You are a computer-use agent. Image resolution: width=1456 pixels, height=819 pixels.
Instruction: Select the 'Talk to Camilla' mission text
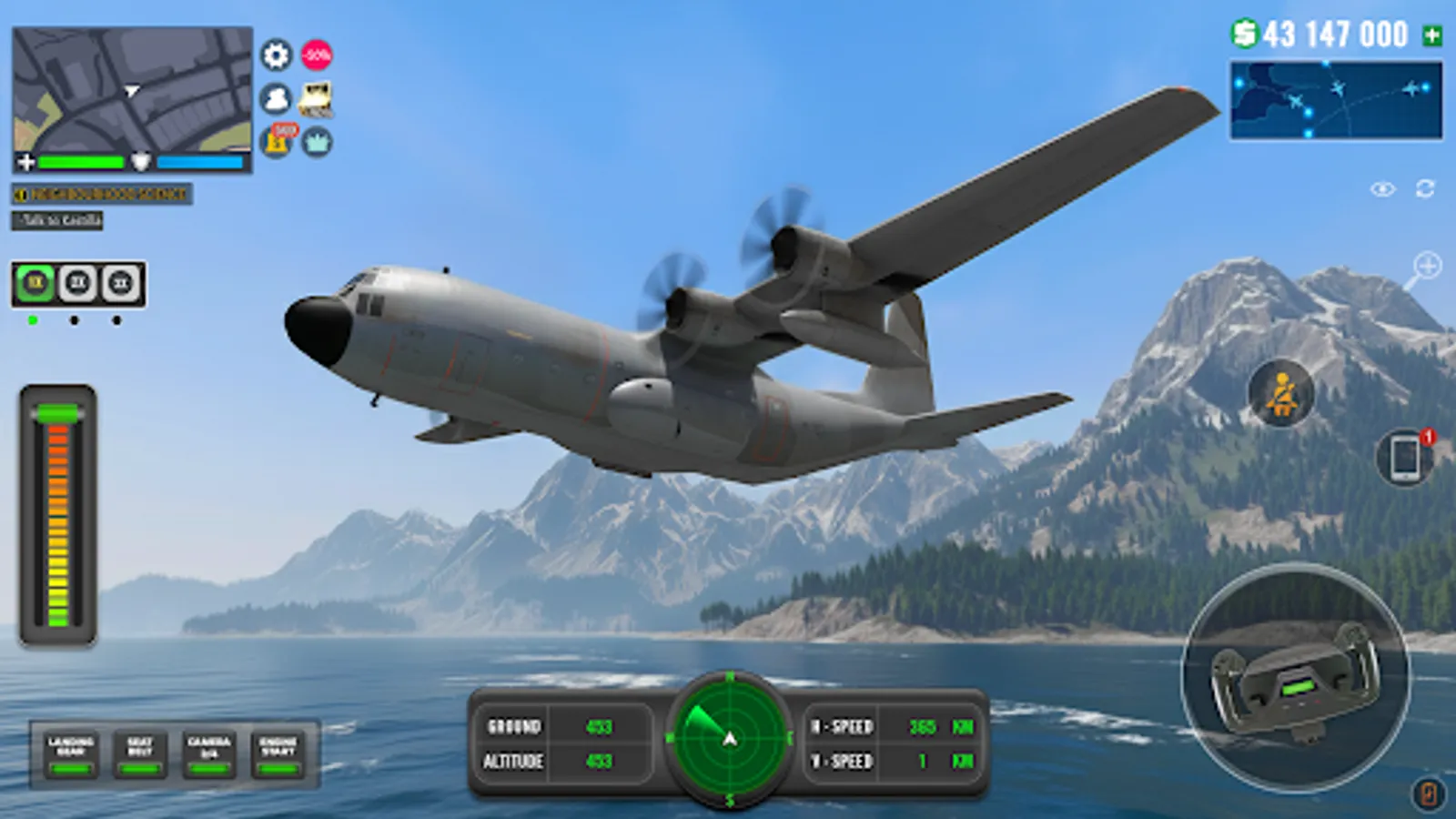[56, 221]
